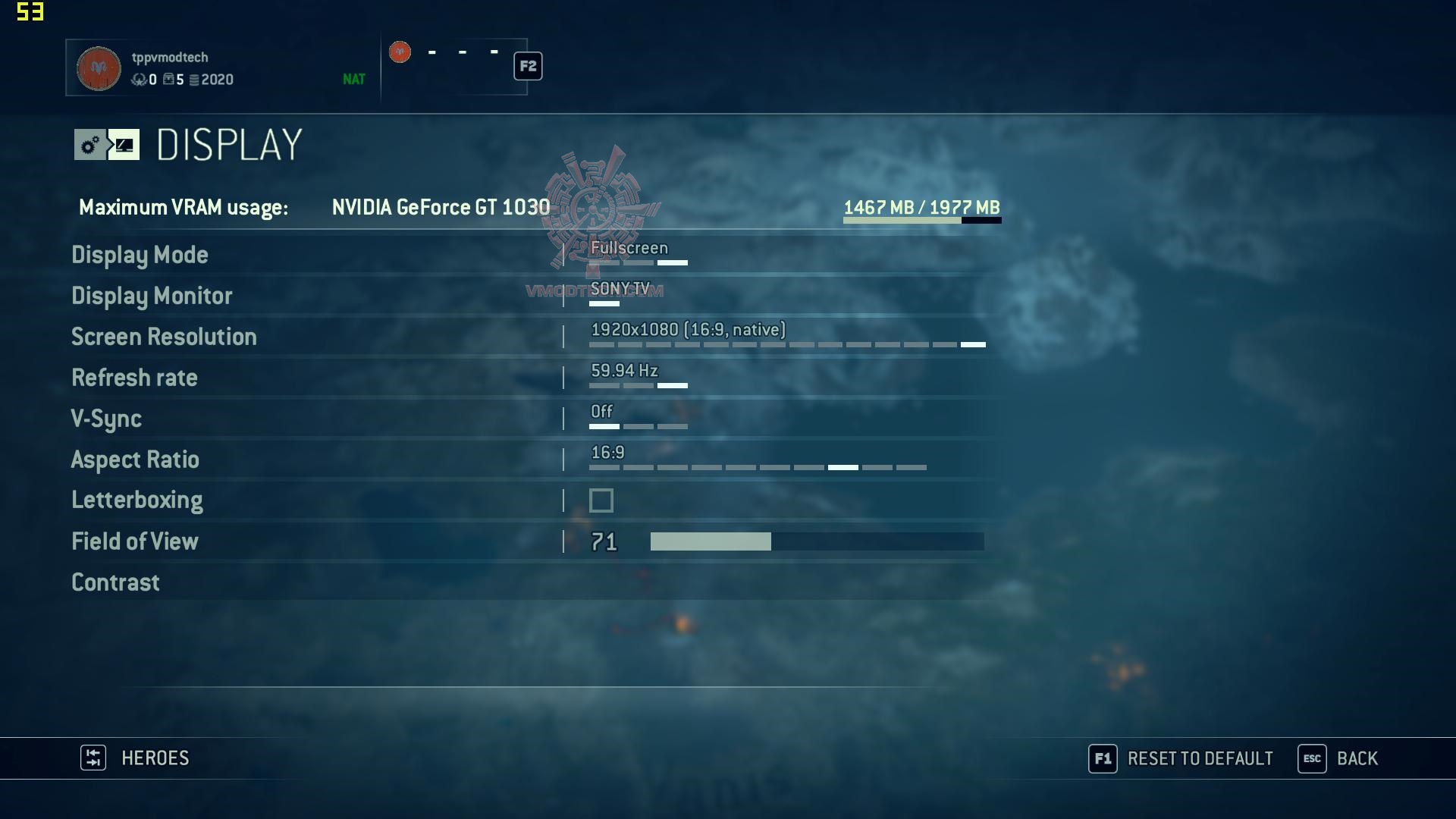Click the gear settings icon beside Display
Image resolution: width=1456 pixels, height=819 pixels.
click(x=90, y=145)
